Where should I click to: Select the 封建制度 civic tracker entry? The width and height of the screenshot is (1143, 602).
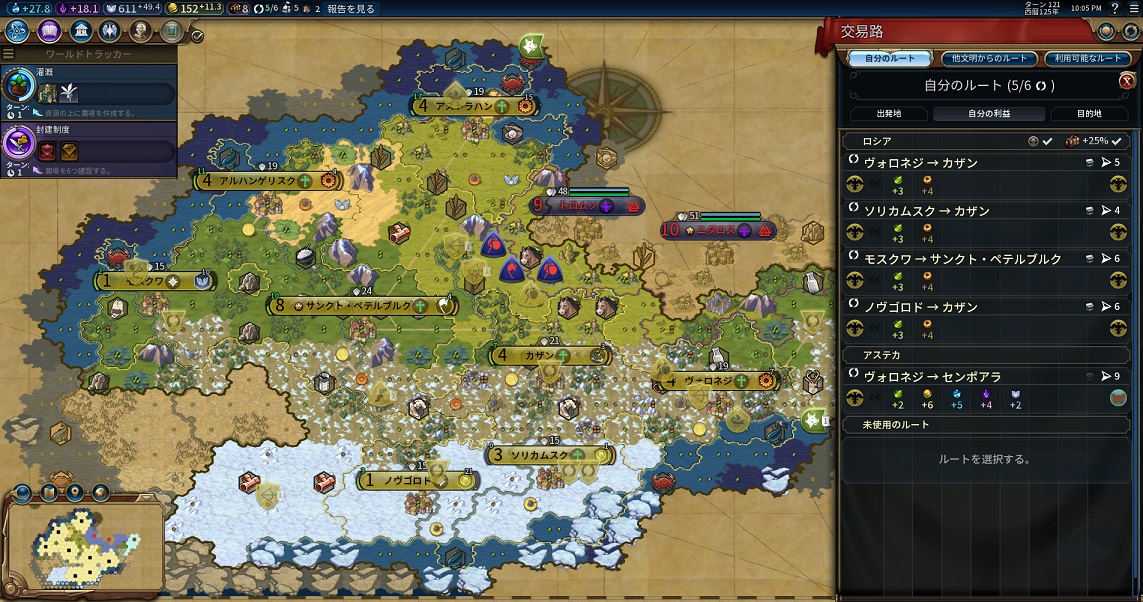click(x=90, y=147)
